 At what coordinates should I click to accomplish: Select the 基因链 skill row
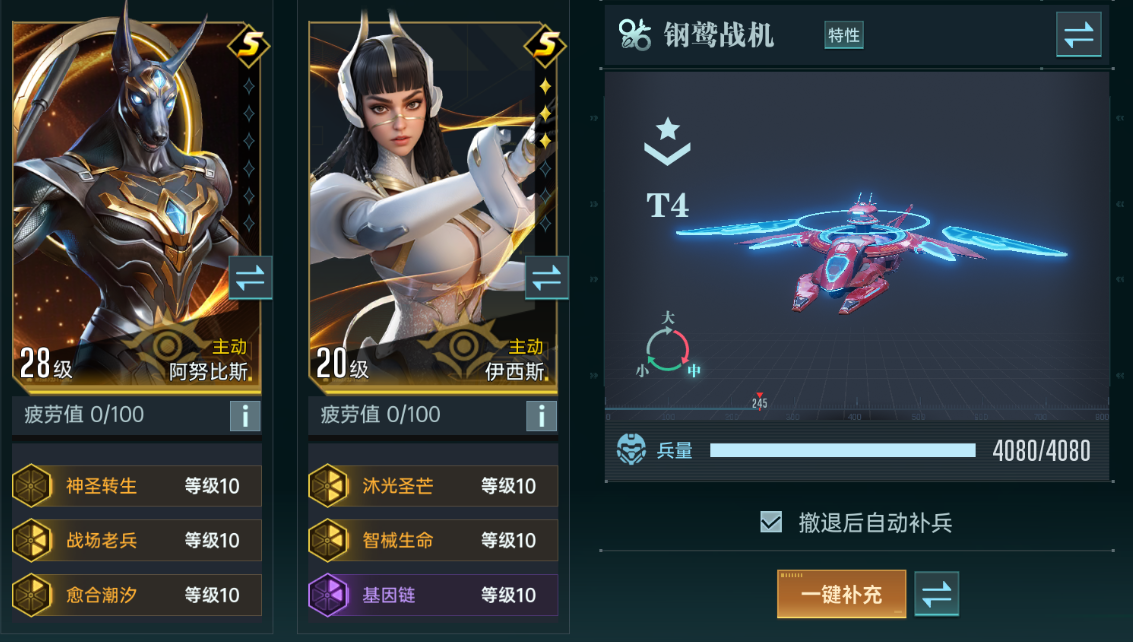click(x=433, y=595)
